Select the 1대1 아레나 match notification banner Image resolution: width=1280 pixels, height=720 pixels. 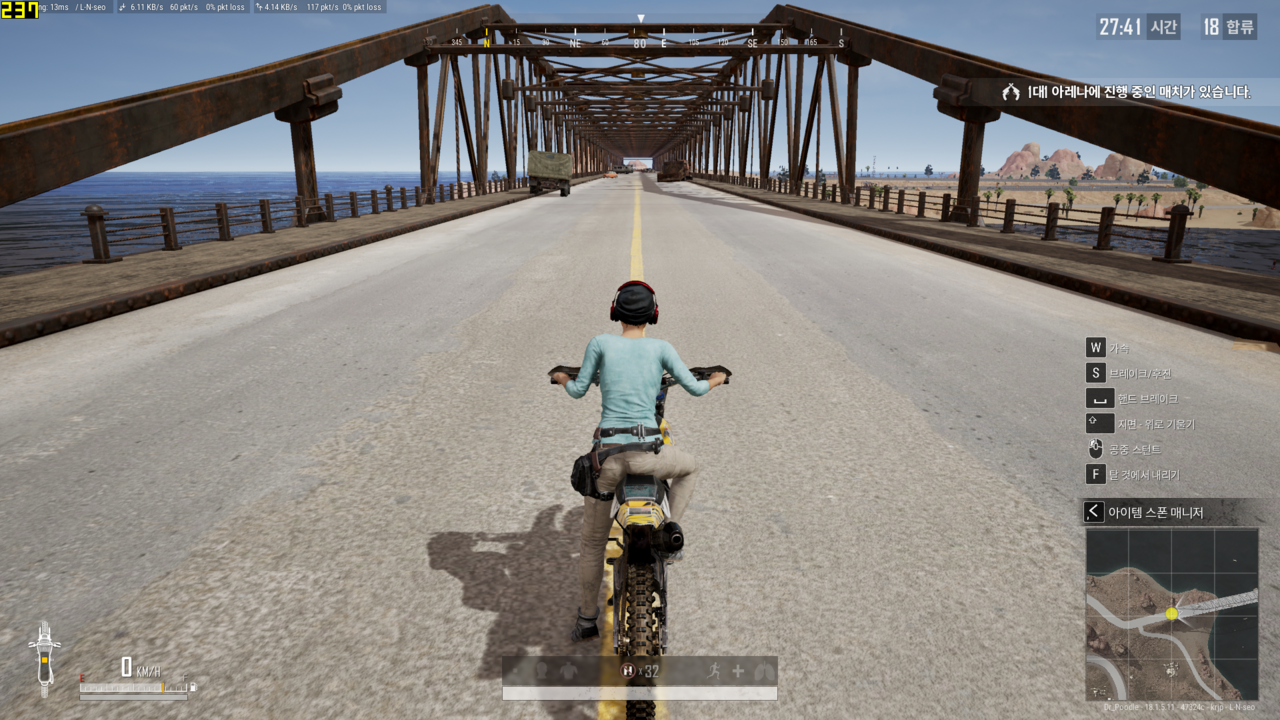click(1127, 92)
